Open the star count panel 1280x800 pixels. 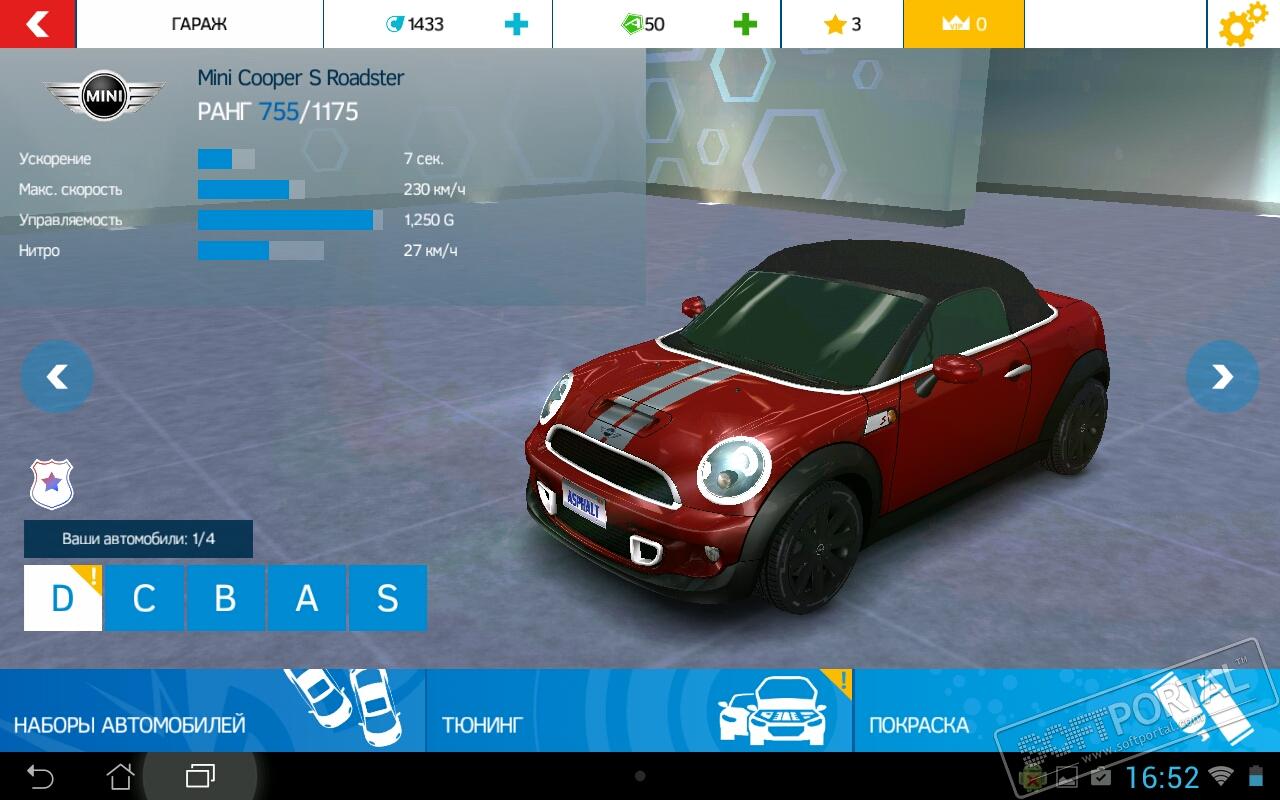pyautogui.click(x=842, y=24)
